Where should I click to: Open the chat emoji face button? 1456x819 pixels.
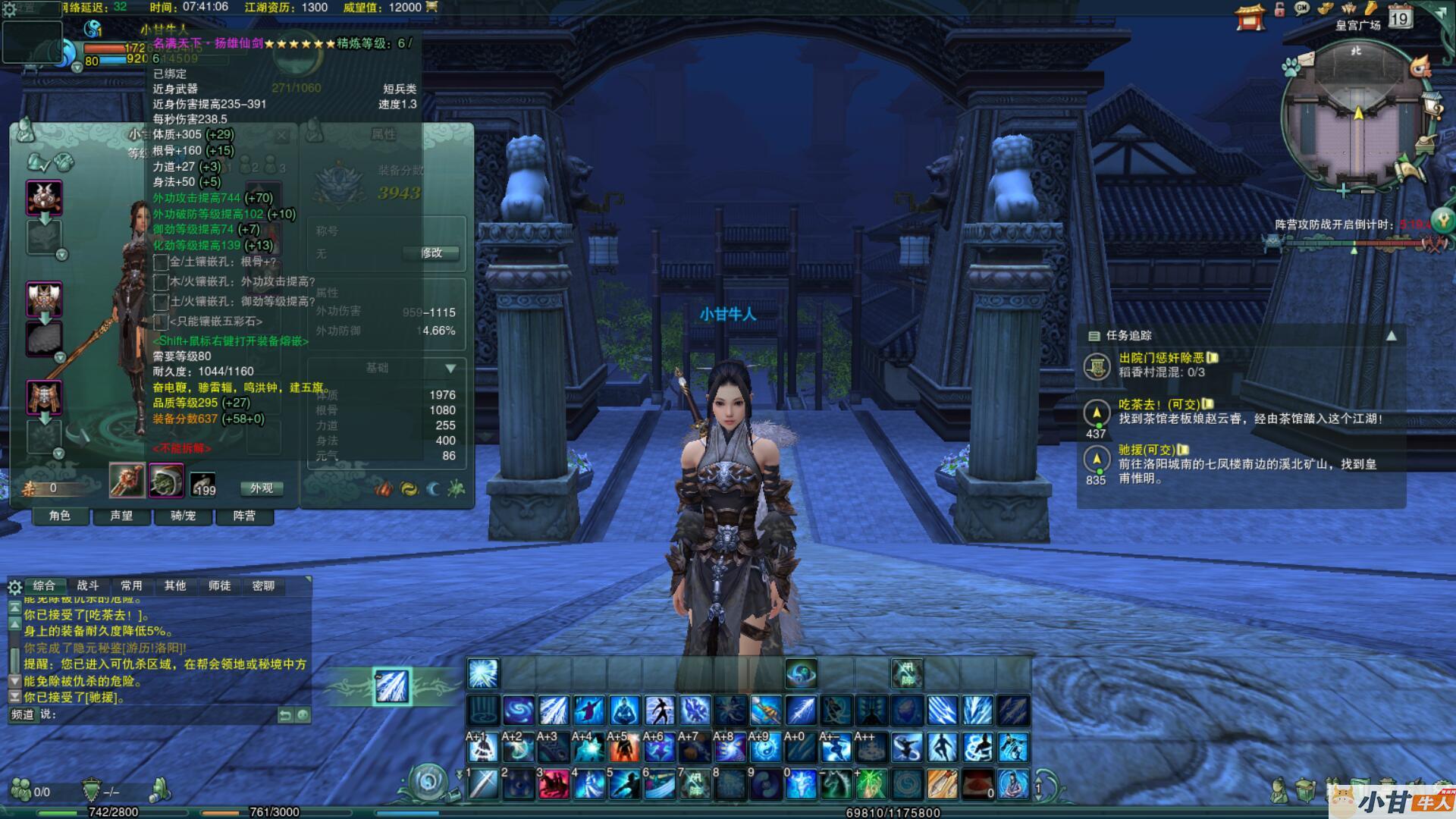click(303, 715)
